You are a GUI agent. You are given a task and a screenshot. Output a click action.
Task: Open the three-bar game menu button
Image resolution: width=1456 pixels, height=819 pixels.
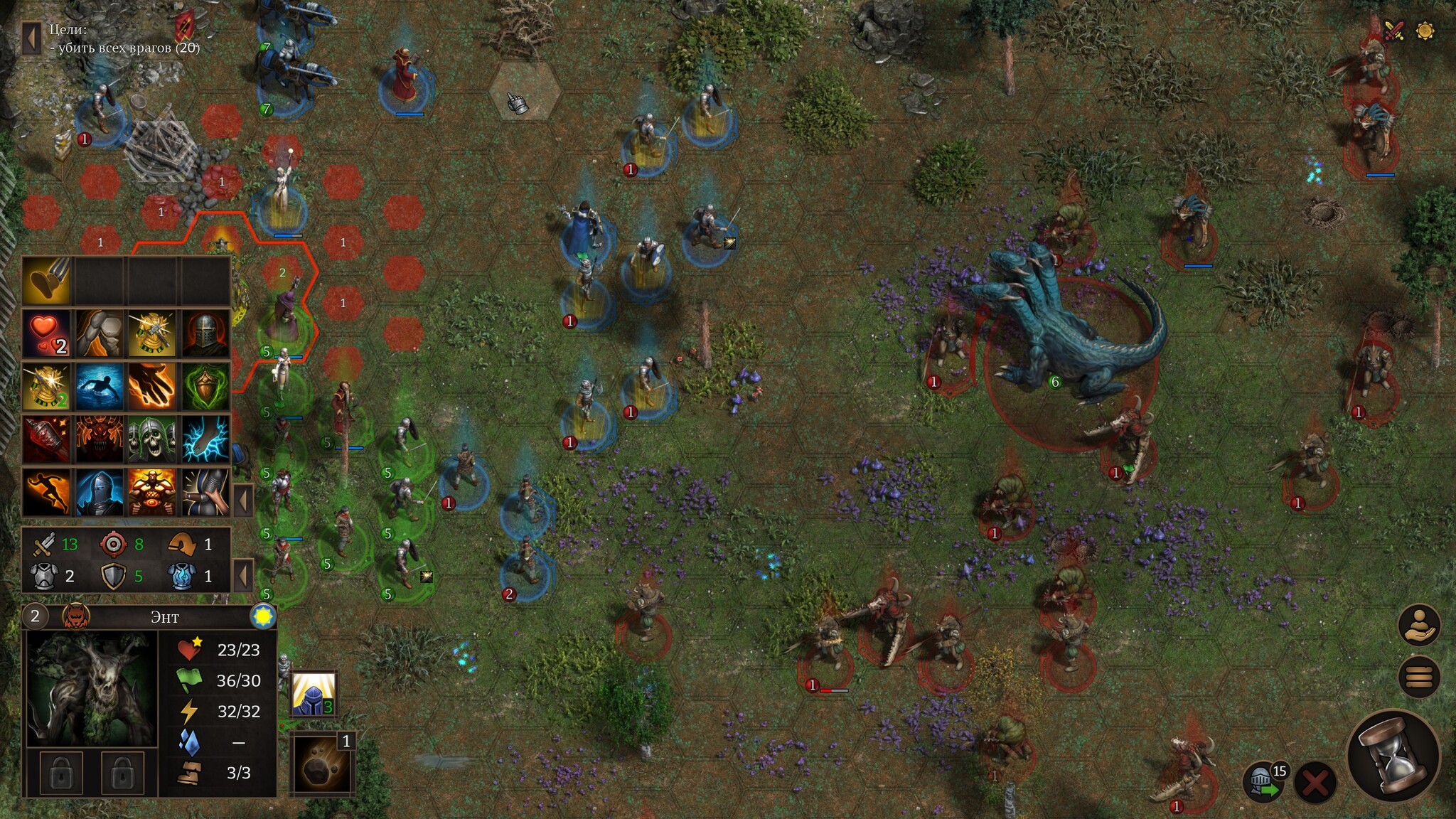click(x=1418, y=676)
